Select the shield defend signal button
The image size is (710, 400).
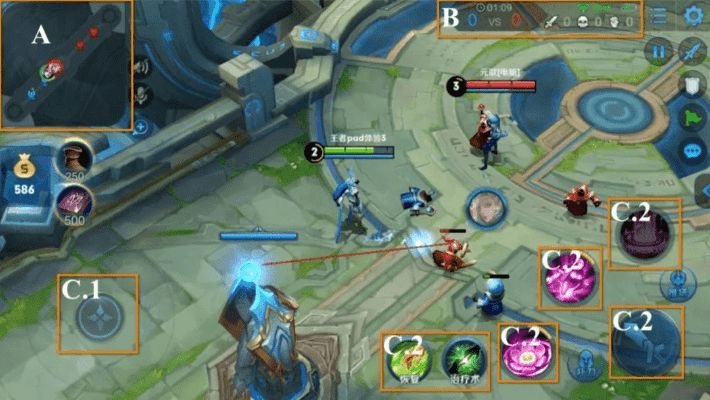point(692,86)
